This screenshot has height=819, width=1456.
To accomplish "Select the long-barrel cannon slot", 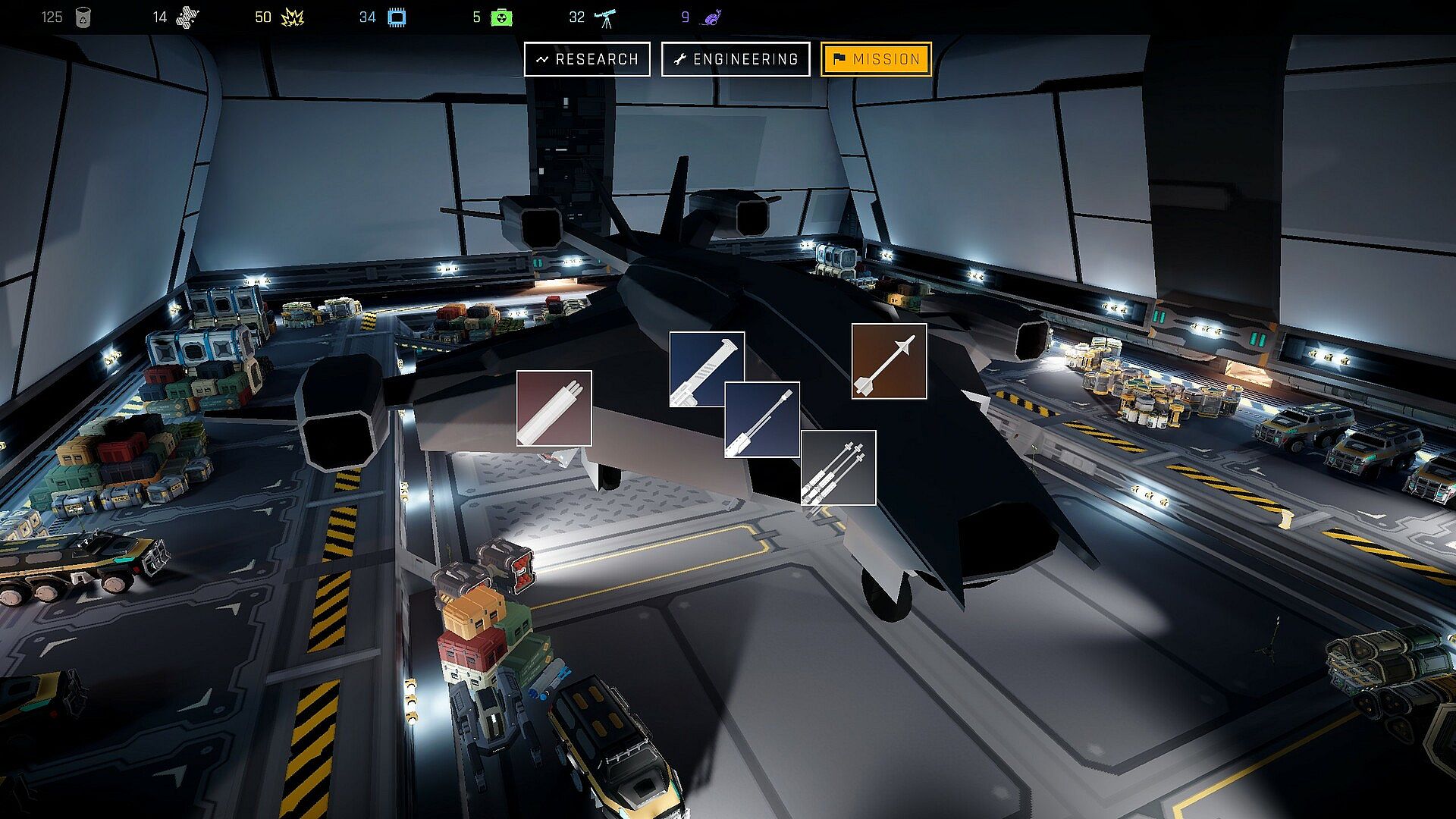I will point(762,420).
